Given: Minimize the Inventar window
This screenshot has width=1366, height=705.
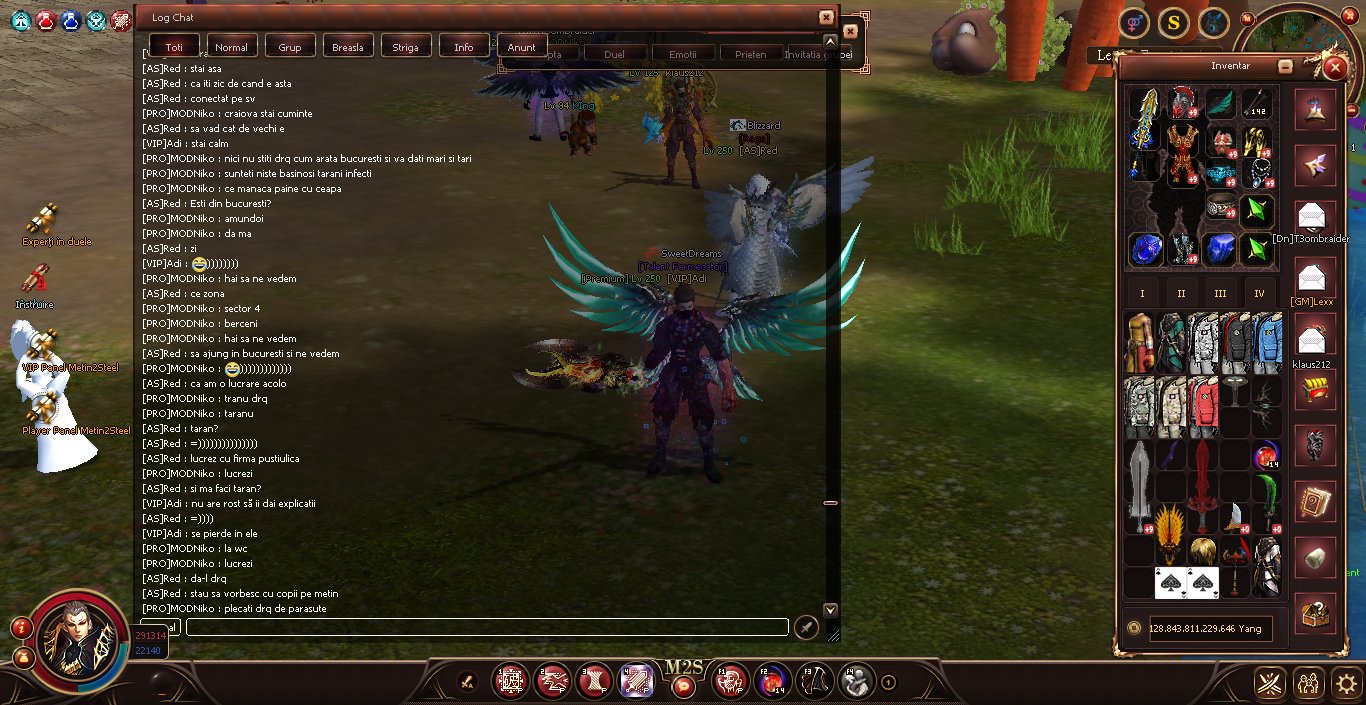Looking at the screenshot, I should (1286, 67).
